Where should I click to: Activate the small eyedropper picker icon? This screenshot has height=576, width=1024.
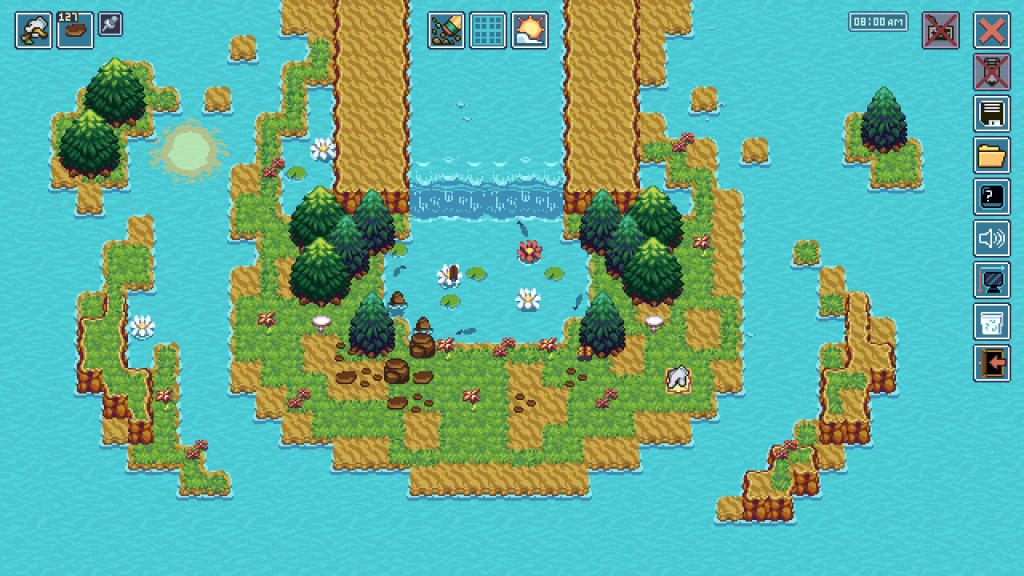pyautogui.click(x=110, y=25)
